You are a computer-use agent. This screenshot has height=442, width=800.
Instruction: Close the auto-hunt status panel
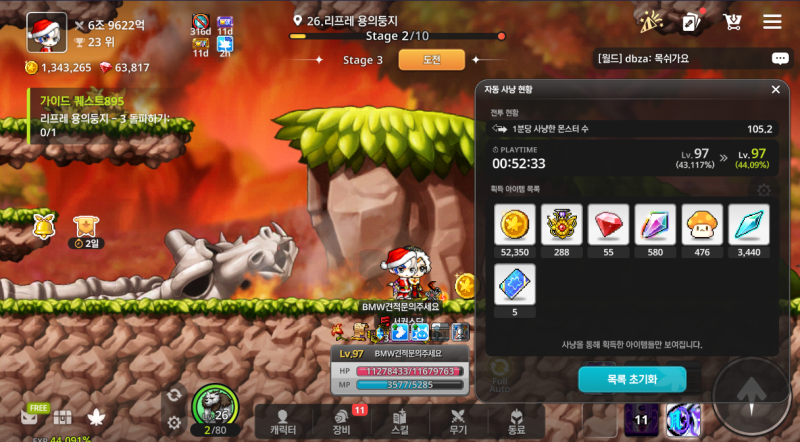775,89
